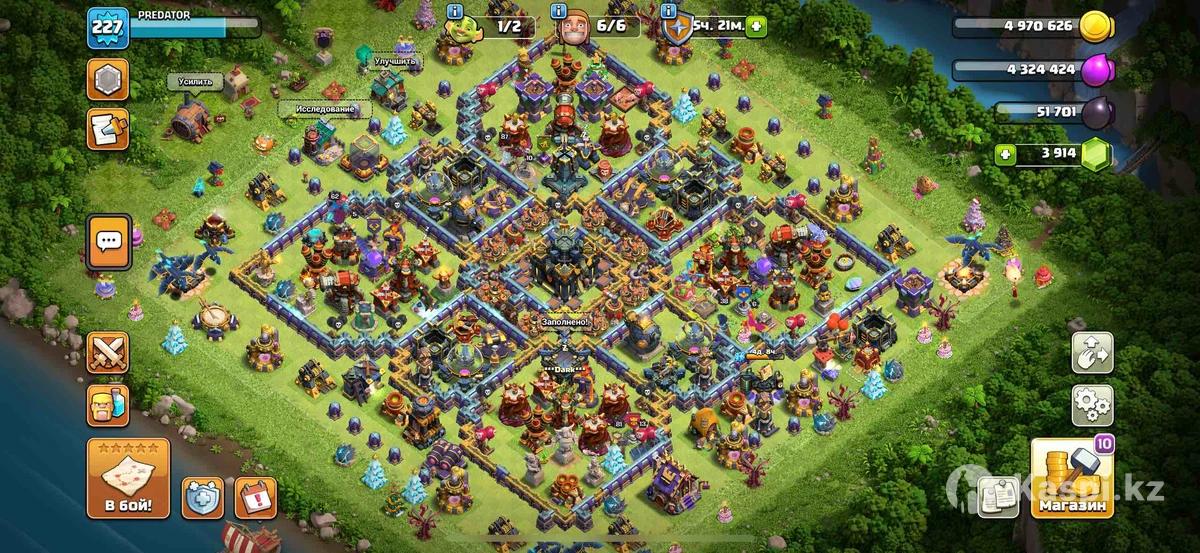
Task: Open the crossed swords attack log
Action: click(x=107, y=353)
